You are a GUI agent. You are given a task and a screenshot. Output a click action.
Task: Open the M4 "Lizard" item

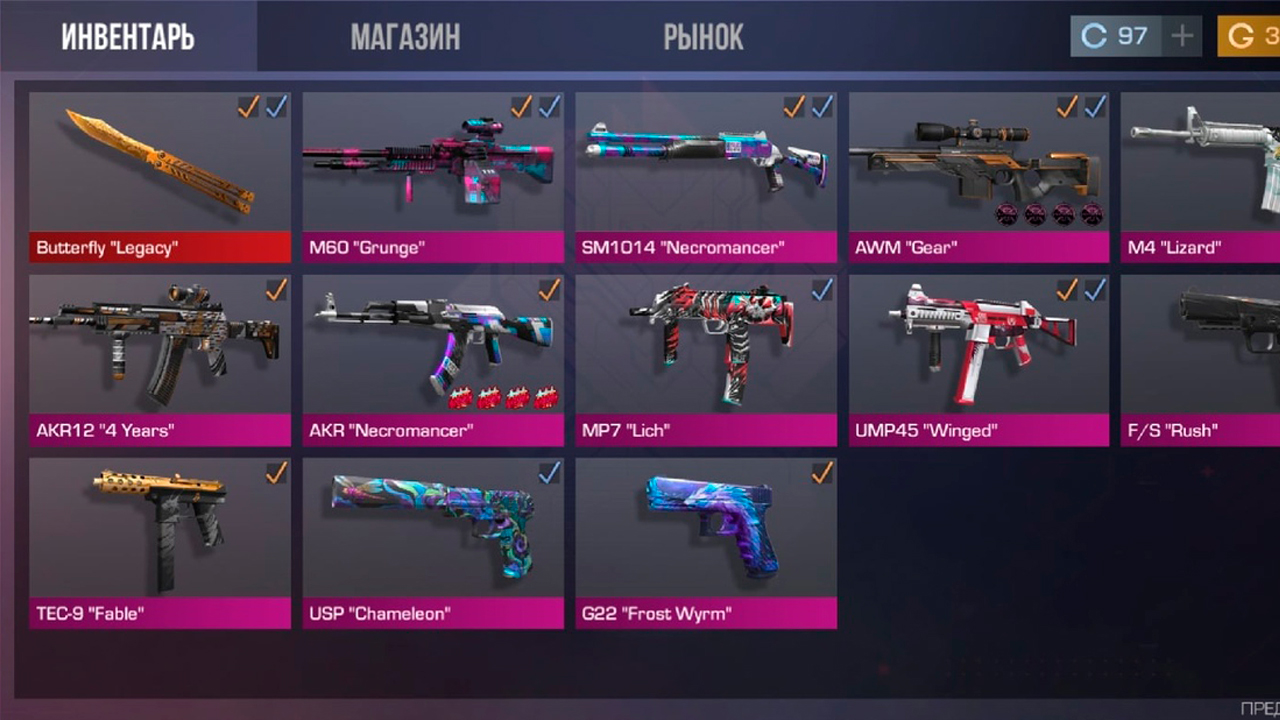(1201, 177)
